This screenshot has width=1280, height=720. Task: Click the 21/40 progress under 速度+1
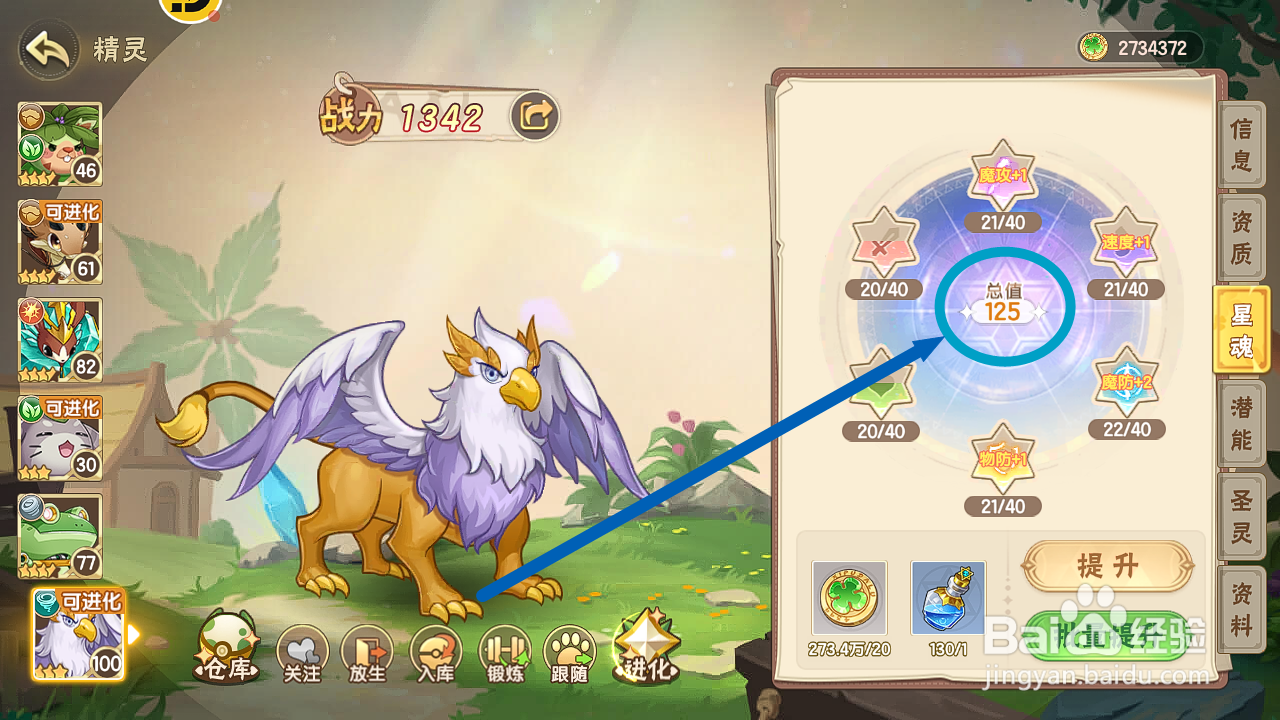1125,288
